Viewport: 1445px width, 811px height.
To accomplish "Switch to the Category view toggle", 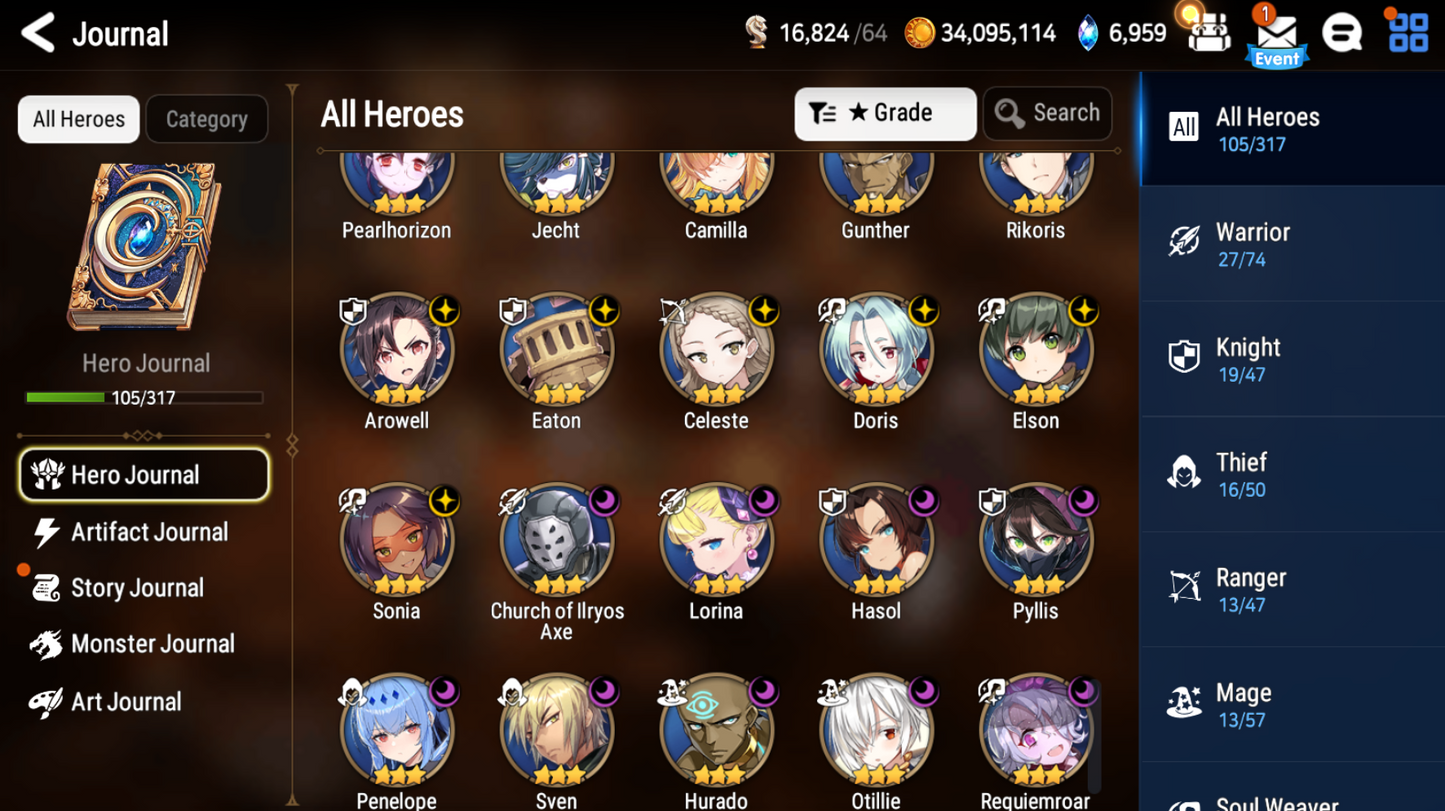I will pyautogui.click(x=206, y=118).
